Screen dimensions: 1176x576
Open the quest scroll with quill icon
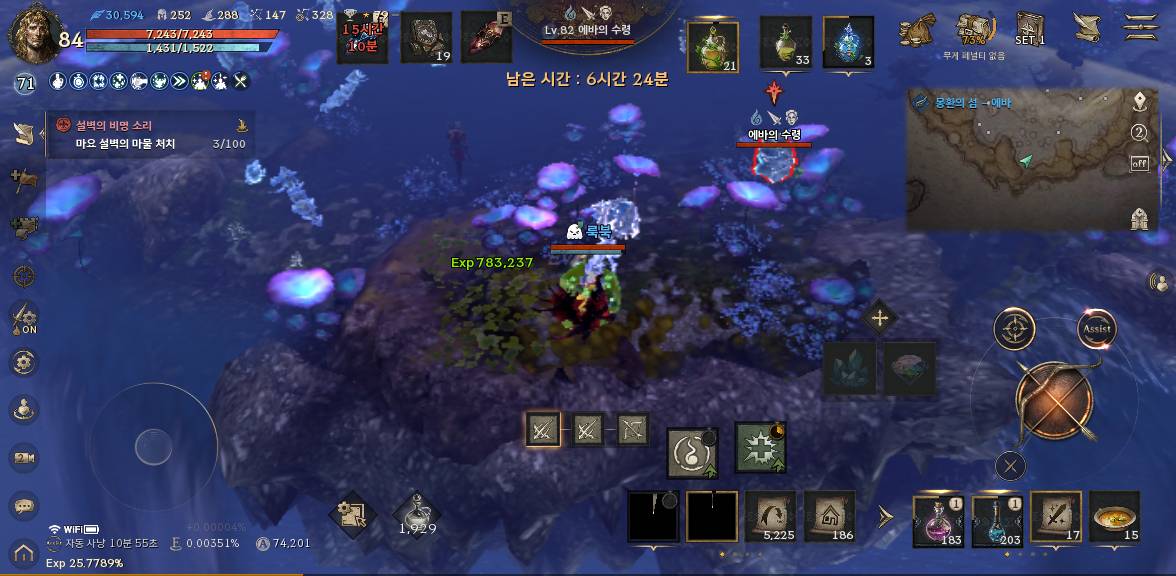tap(1084, 26)
